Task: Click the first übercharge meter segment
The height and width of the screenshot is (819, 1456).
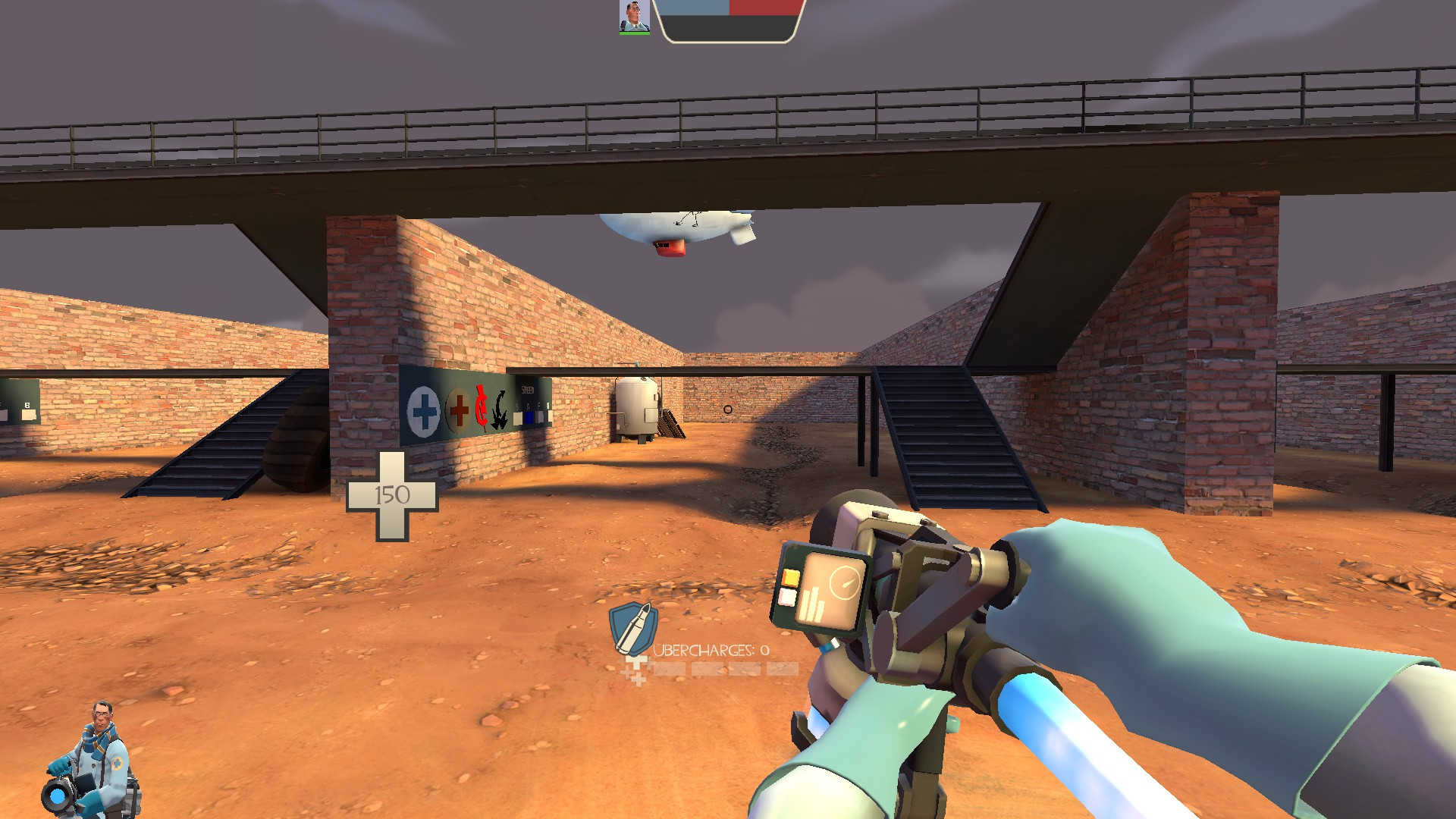Action: [670, 668]
